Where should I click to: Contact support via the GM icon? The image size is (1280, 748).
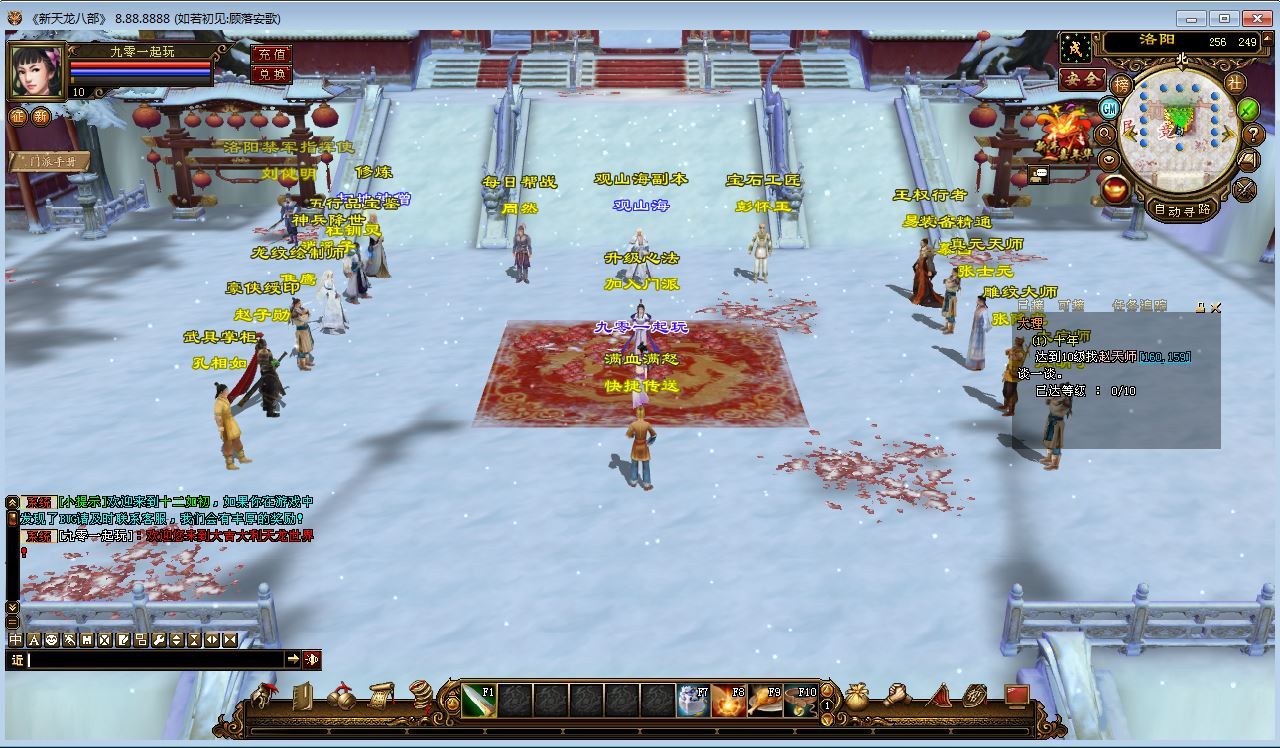click(x=1109, y=108)
